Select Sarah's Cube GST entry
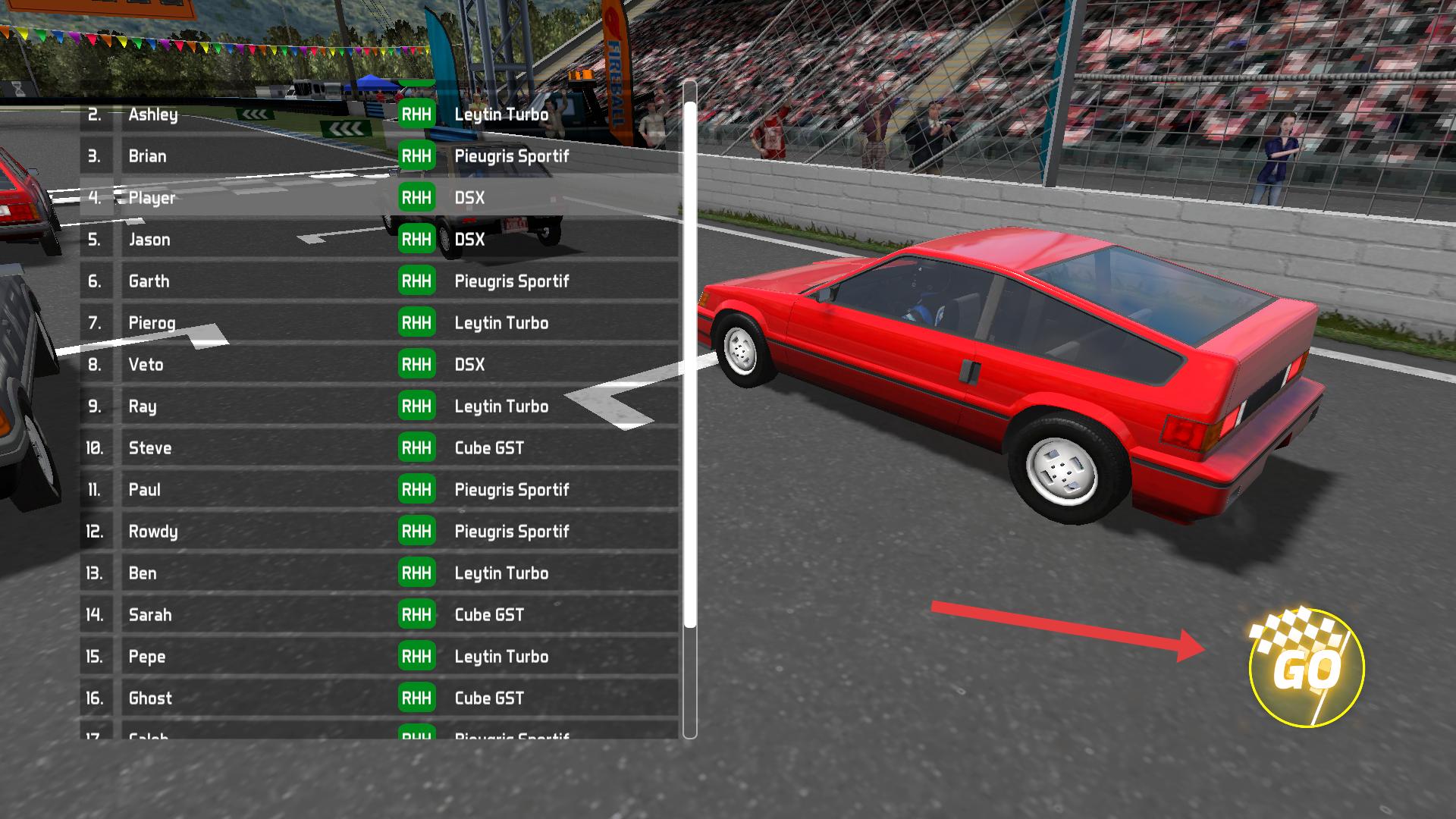The image size is (1456, 819). coord(379,615)
